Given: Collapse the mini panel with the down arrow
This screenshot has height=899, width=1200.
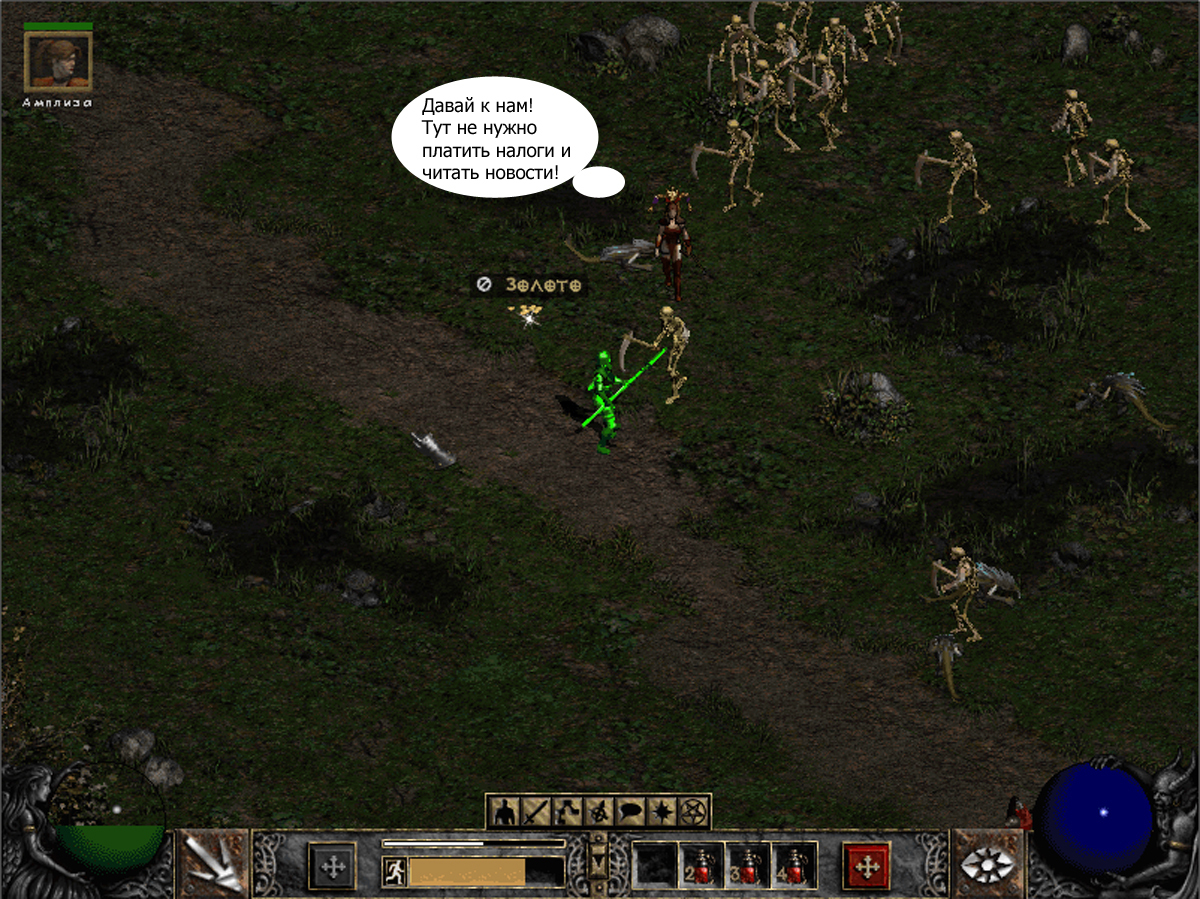Looking at the screenshot, I should [x=598, y=859].
